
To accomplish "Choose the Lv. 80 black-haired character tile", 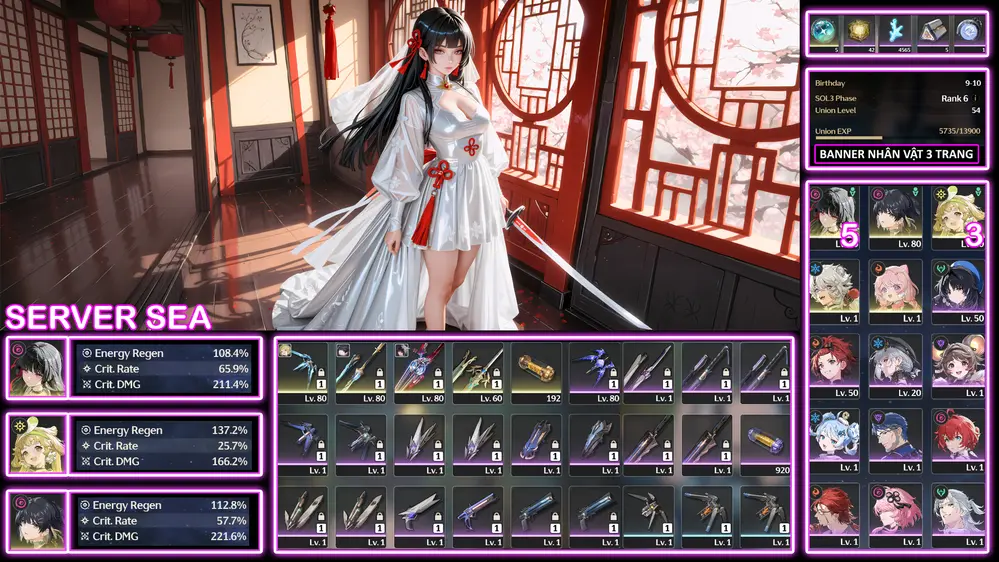I will tap(895, 212).
